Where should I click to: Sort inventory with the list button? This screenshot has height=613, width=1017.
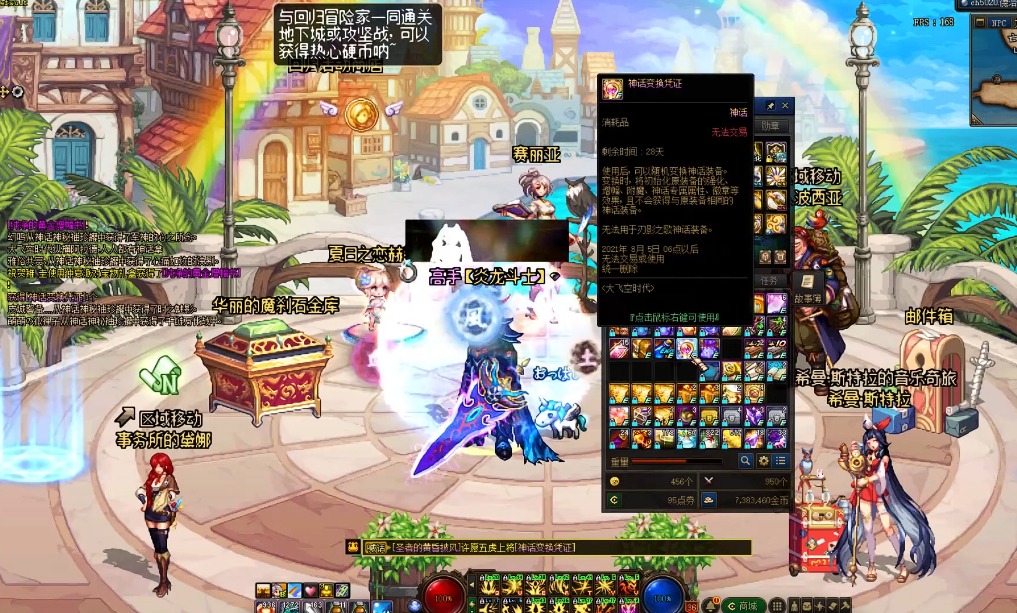pos(780,461)
